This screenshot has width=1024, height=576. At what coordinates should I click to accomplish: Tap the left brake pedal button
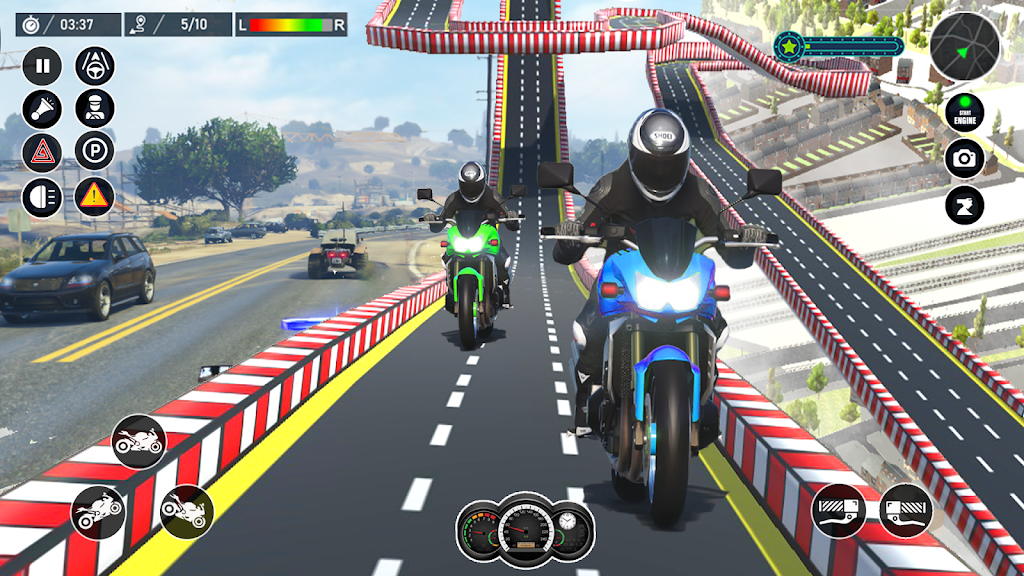pos(838,510)
